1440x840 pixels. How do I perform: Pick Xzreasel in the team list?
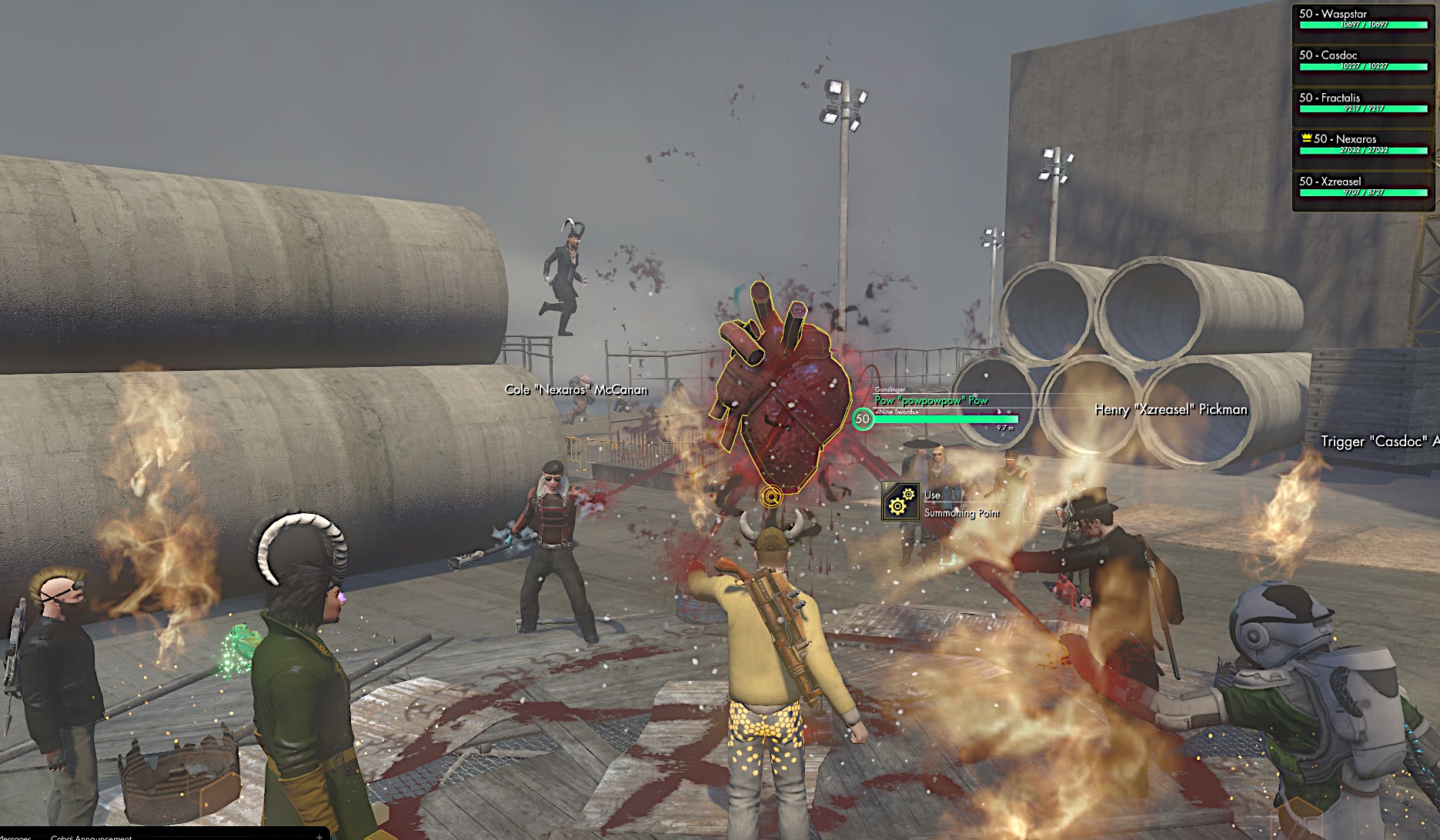1363,186
